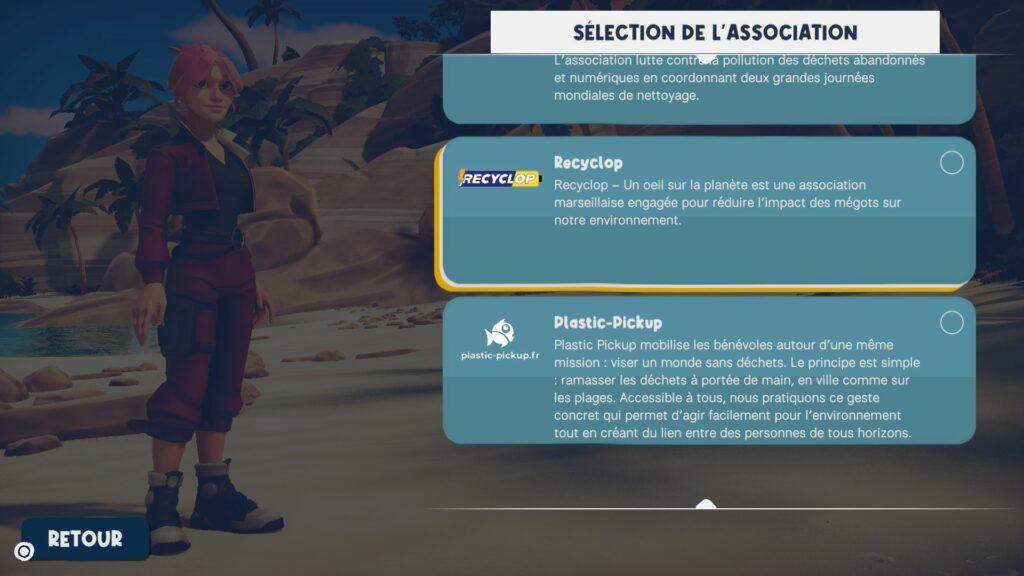Image resolution: width=1024 pixels, height=576 pixels.
Task: Select the Recyclop association radio button
Action: pyautogui.click(x=952, y=163)
